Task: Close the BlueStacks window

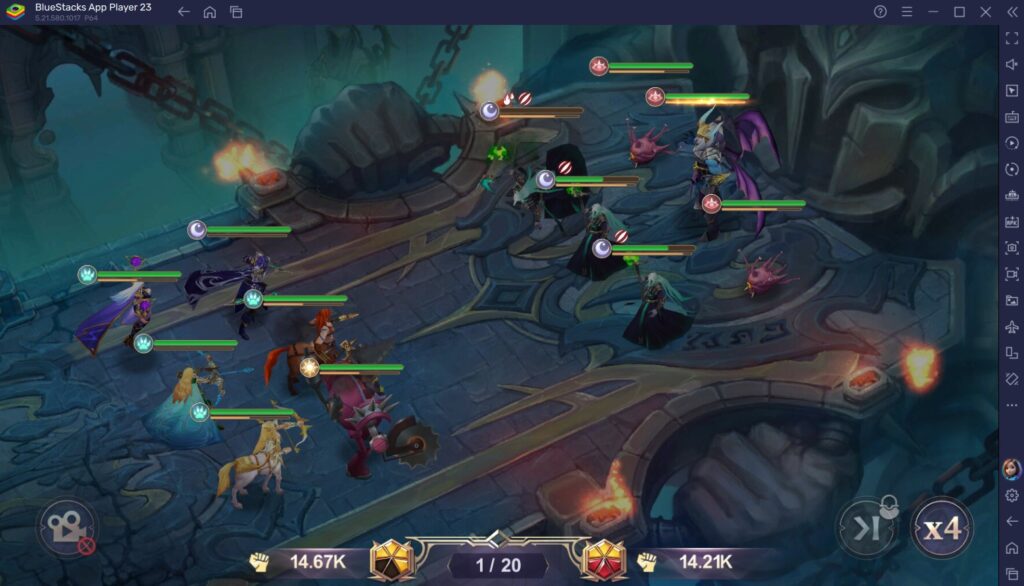Action: coord(984,12)
